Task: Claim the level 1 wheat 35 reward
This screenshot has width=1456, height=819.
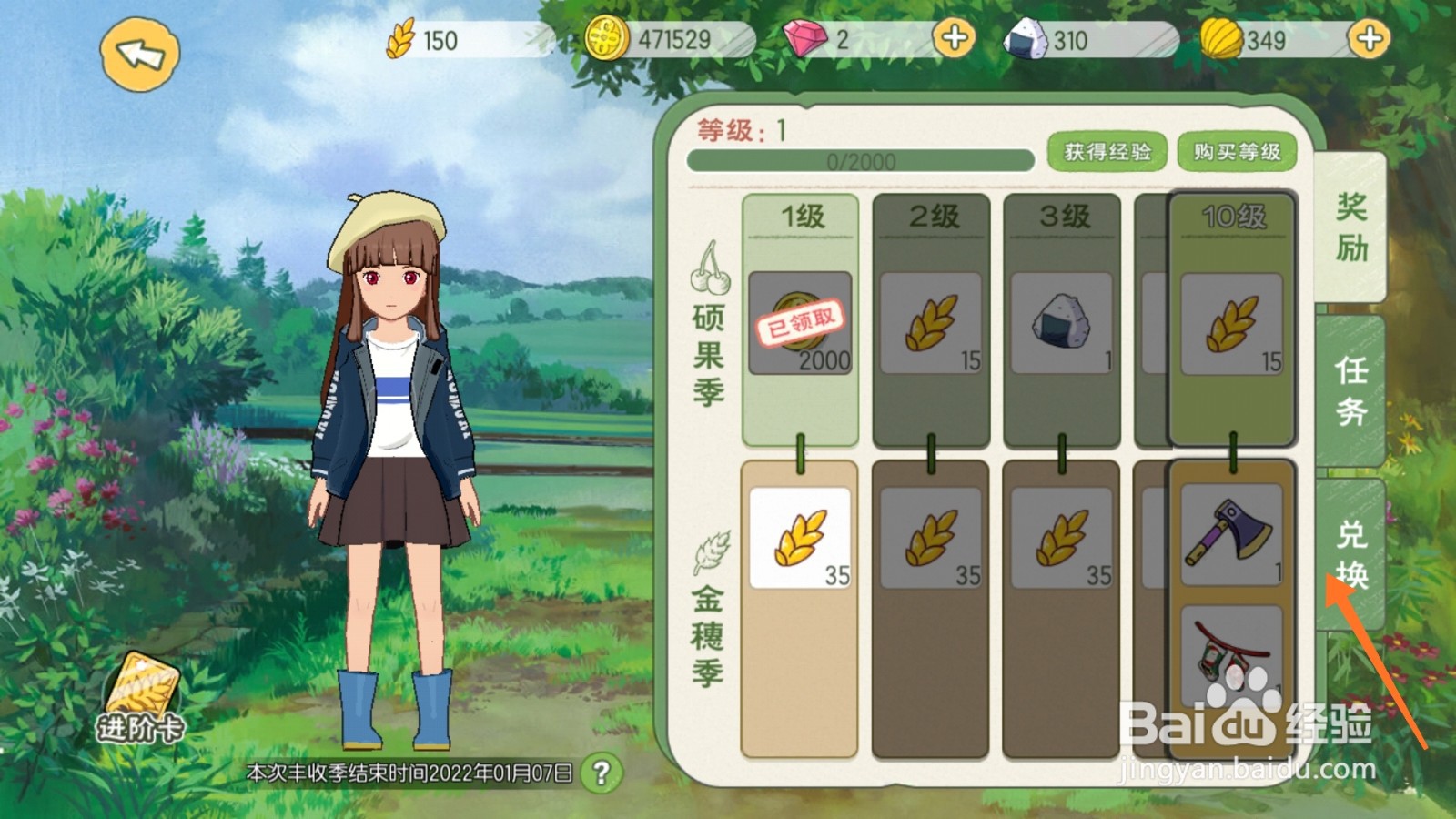Action: (800, 539)
